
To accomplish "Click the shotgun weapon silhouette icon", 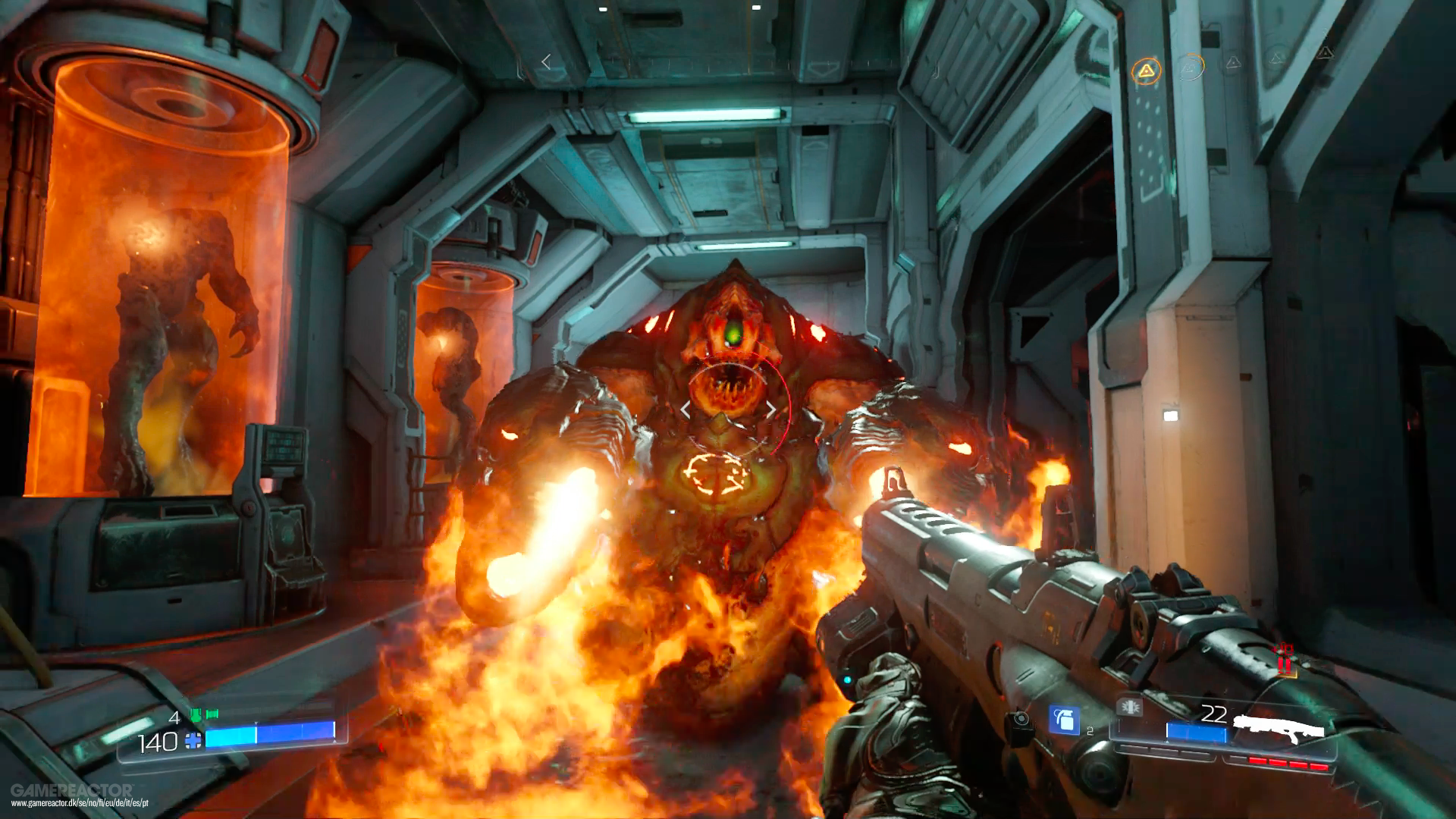I will point(1279,726).
